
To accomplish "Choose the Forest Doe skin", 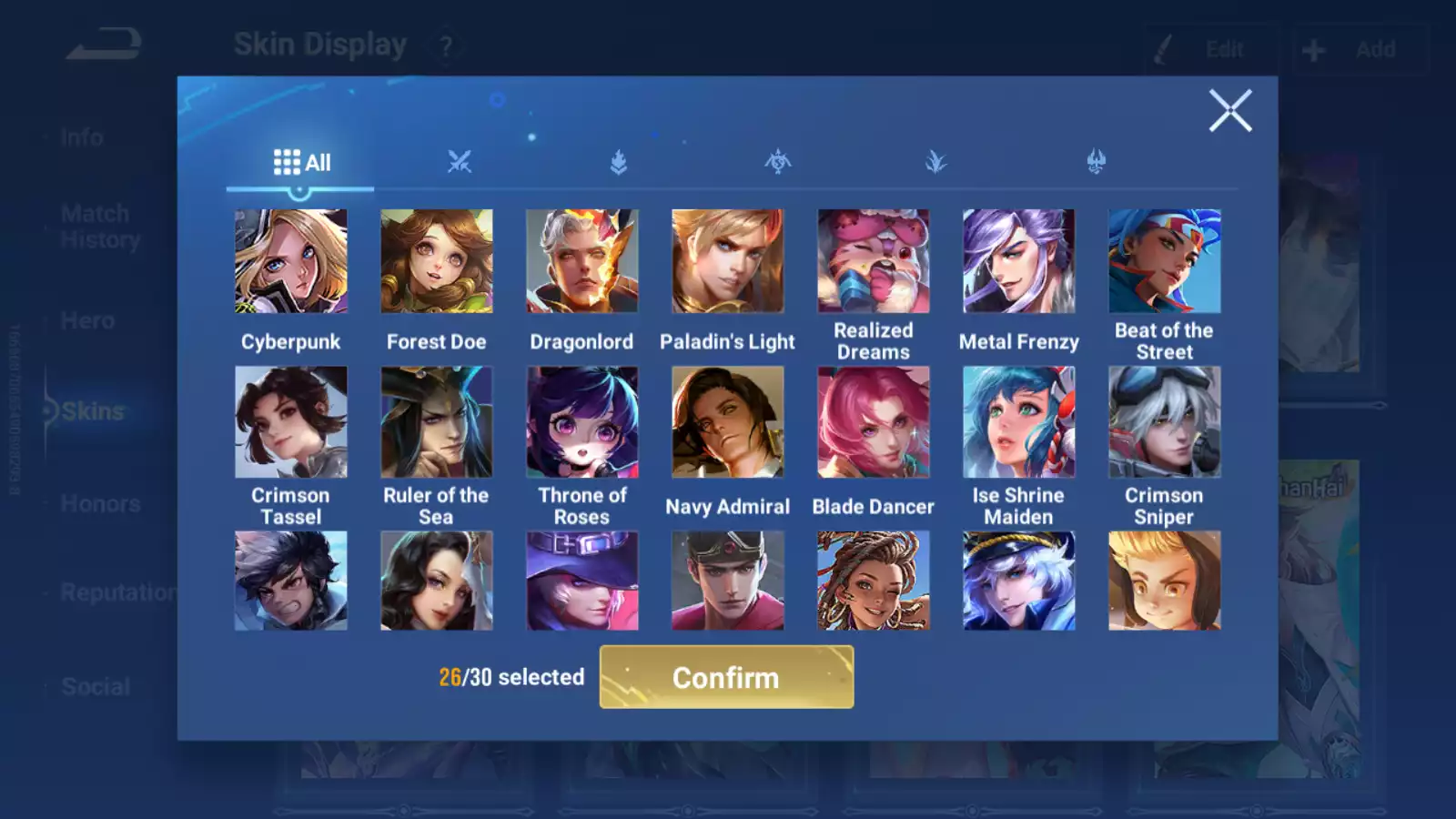I will 437,262.
